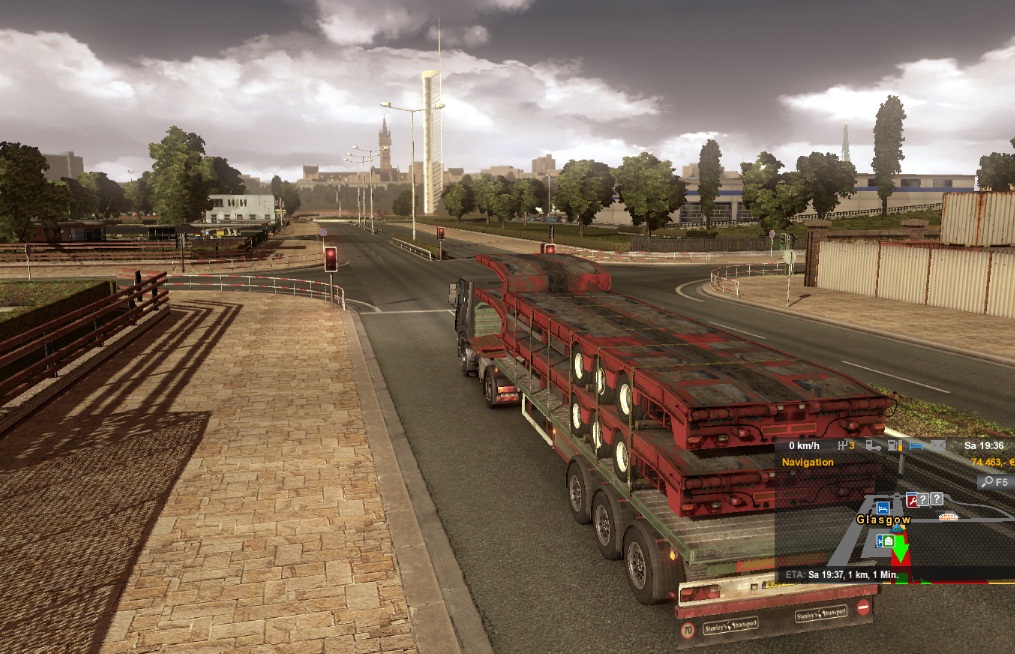Select the orange company logo marker on minimap
1015x654 pixels.
948,517
